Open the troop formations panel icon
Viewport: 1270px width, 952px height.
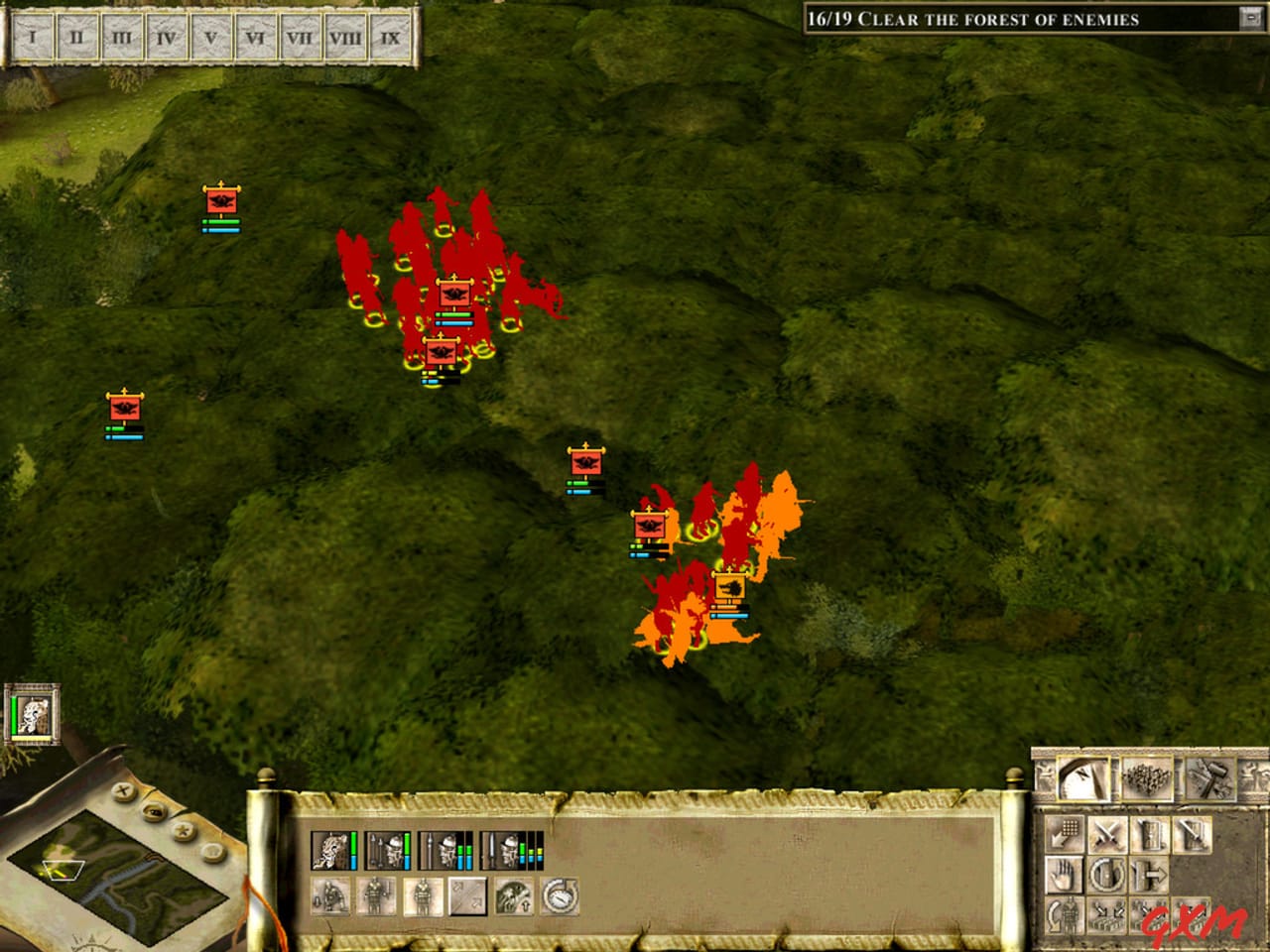click(x=1146, y=776)
